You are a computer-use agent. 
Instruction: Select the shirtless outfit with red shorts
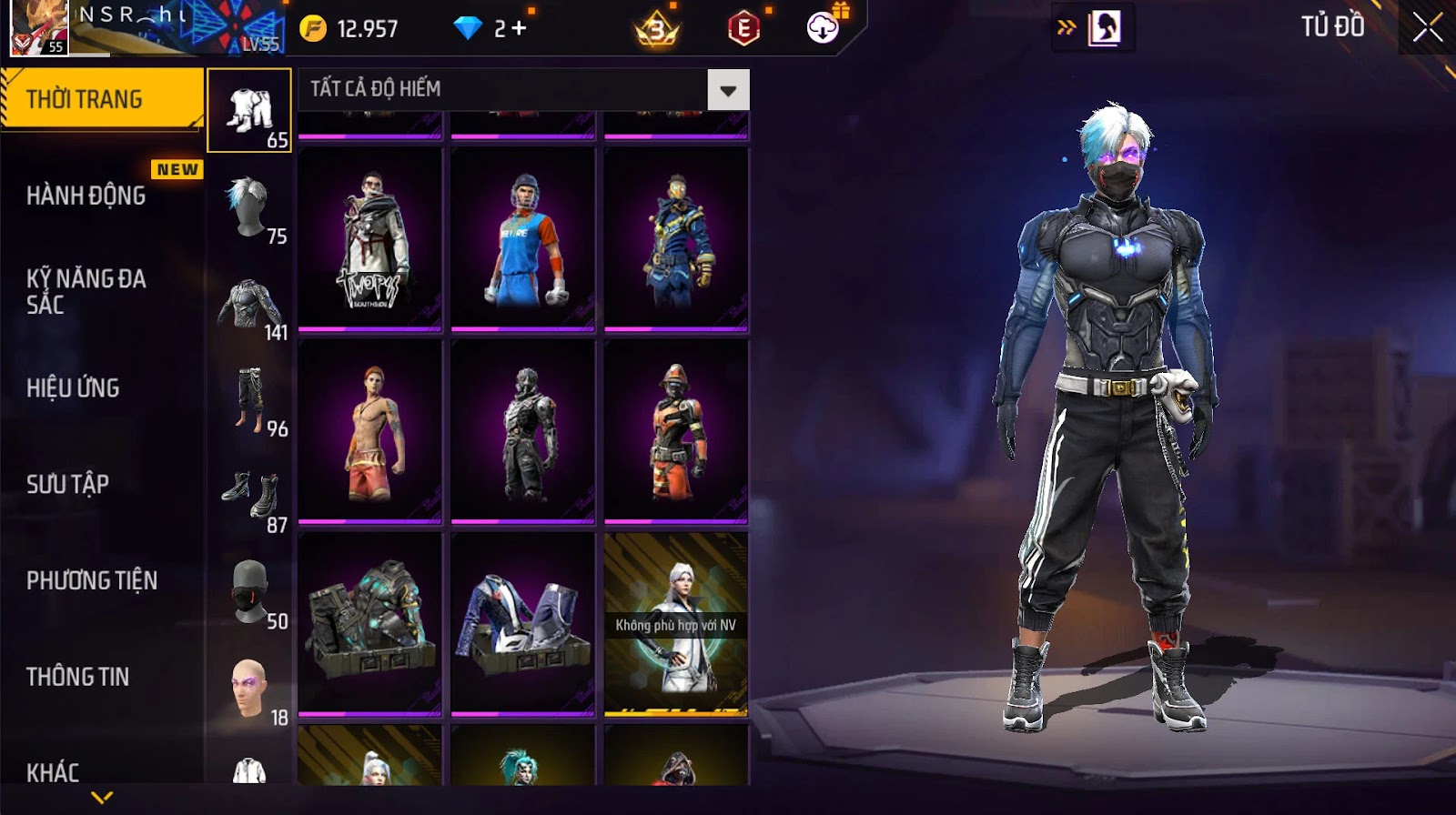370,432
